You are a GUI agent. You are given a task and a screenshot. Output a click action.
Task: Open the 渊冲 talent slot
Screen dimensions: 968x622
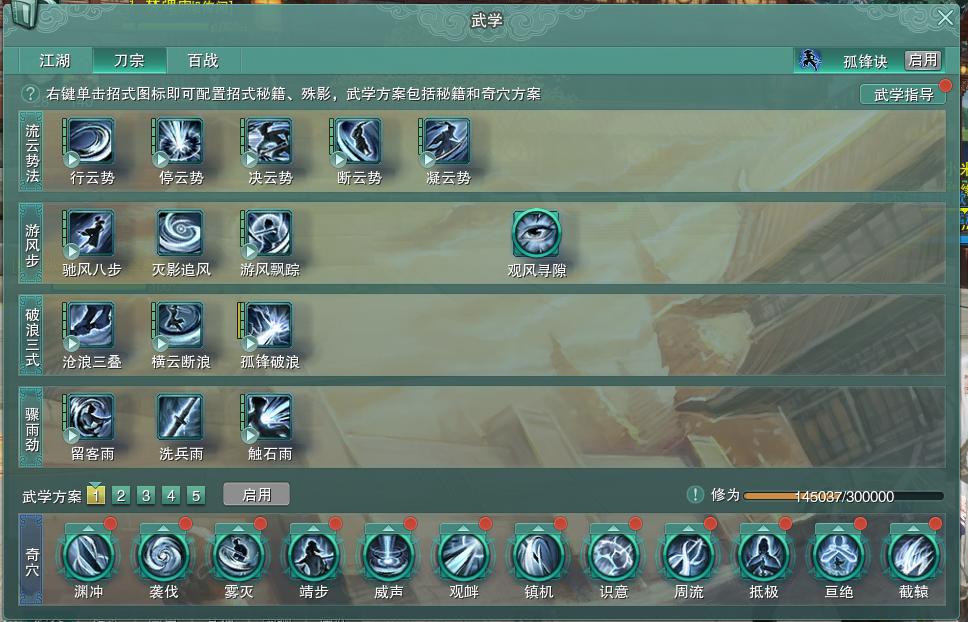tap(89, 554)
